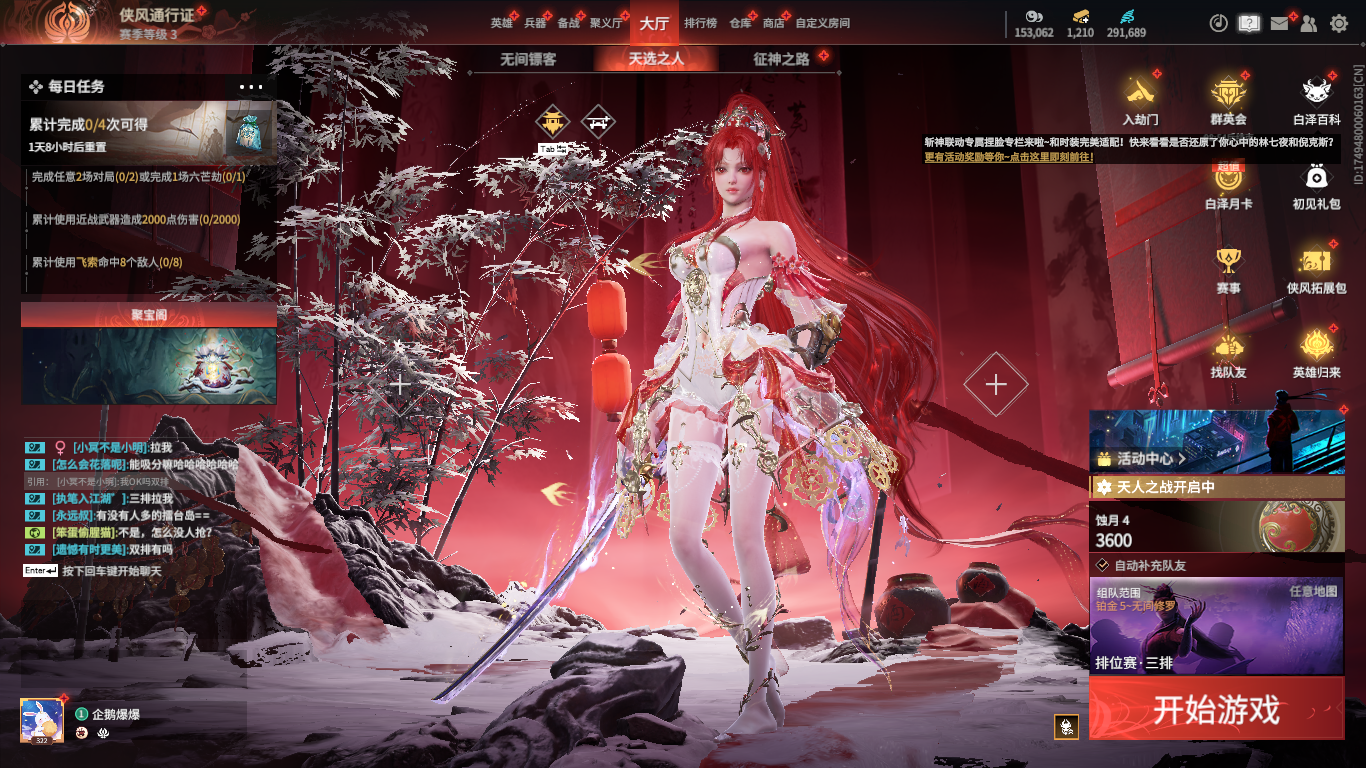Expand daily tasks three-dot menu
This screenshot has width=1366, height=768.
tap(251, 87)
